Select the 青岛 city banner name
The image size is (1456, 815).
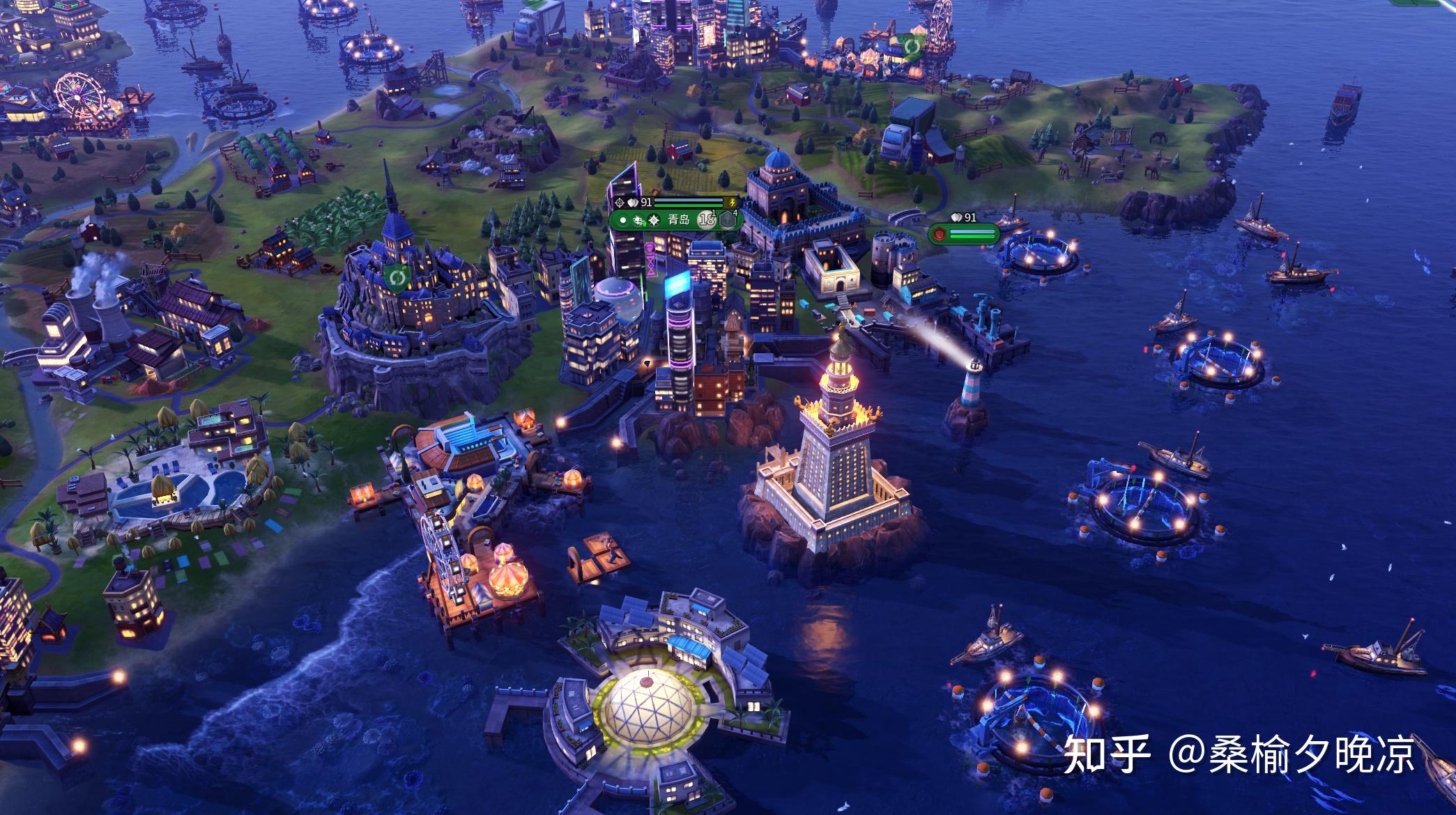[678, 220]
